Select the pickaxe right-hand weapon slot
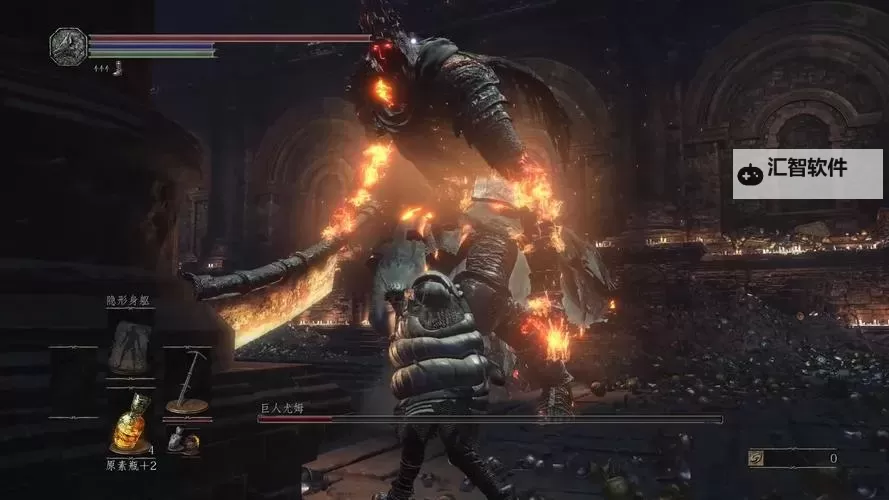The height and width of the screenshot is (500, 889). pyautogui.click(x=187, y=382)
